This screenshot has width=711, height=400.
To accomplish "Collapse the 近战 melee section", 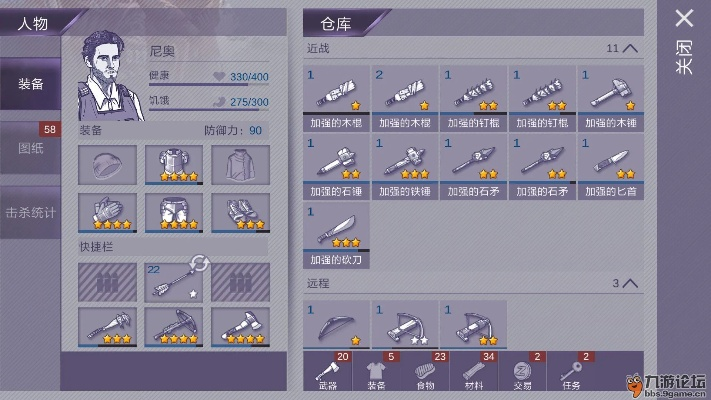I will [629, 48].
